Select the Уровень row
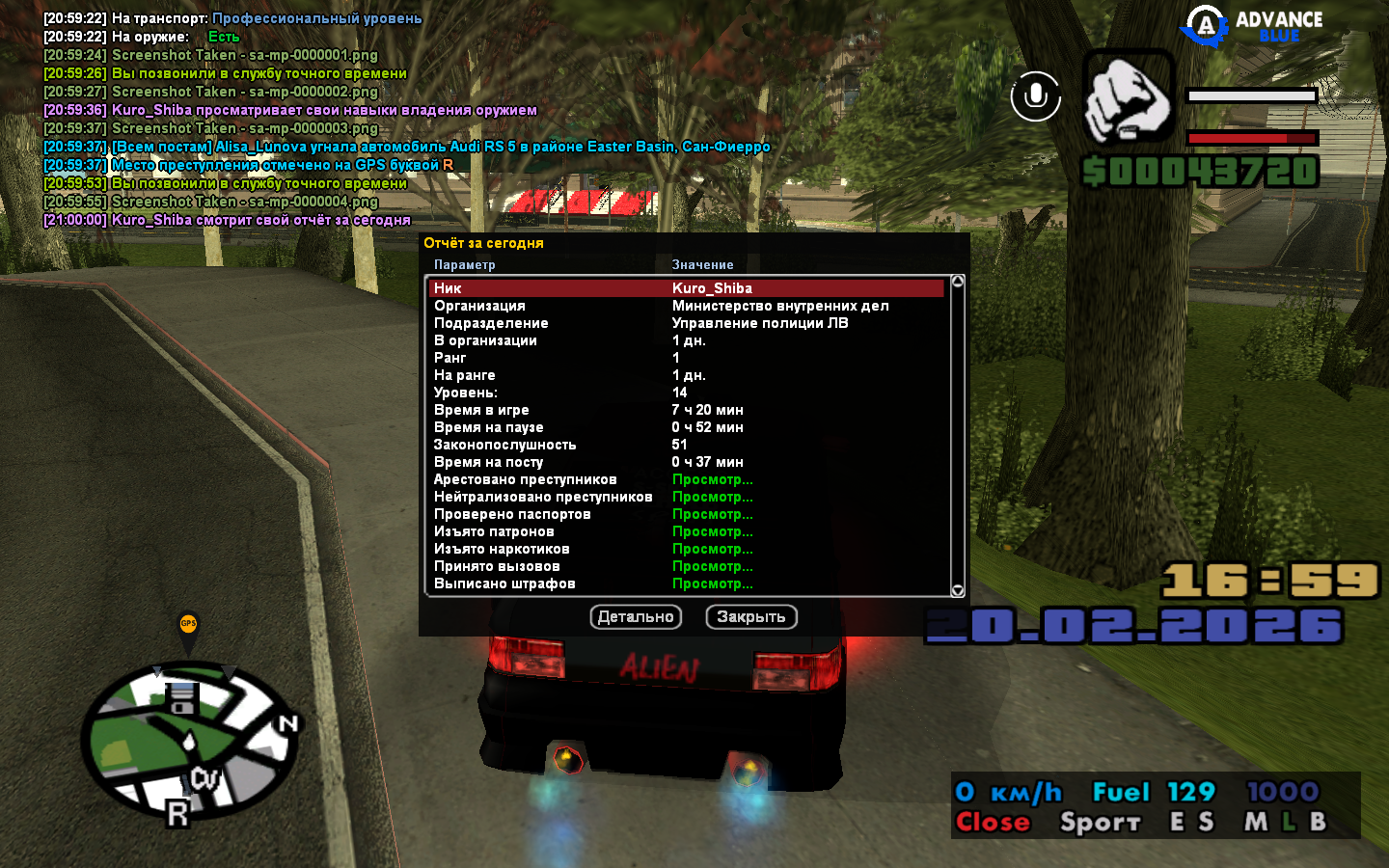1389x868 pixels. 686,393
